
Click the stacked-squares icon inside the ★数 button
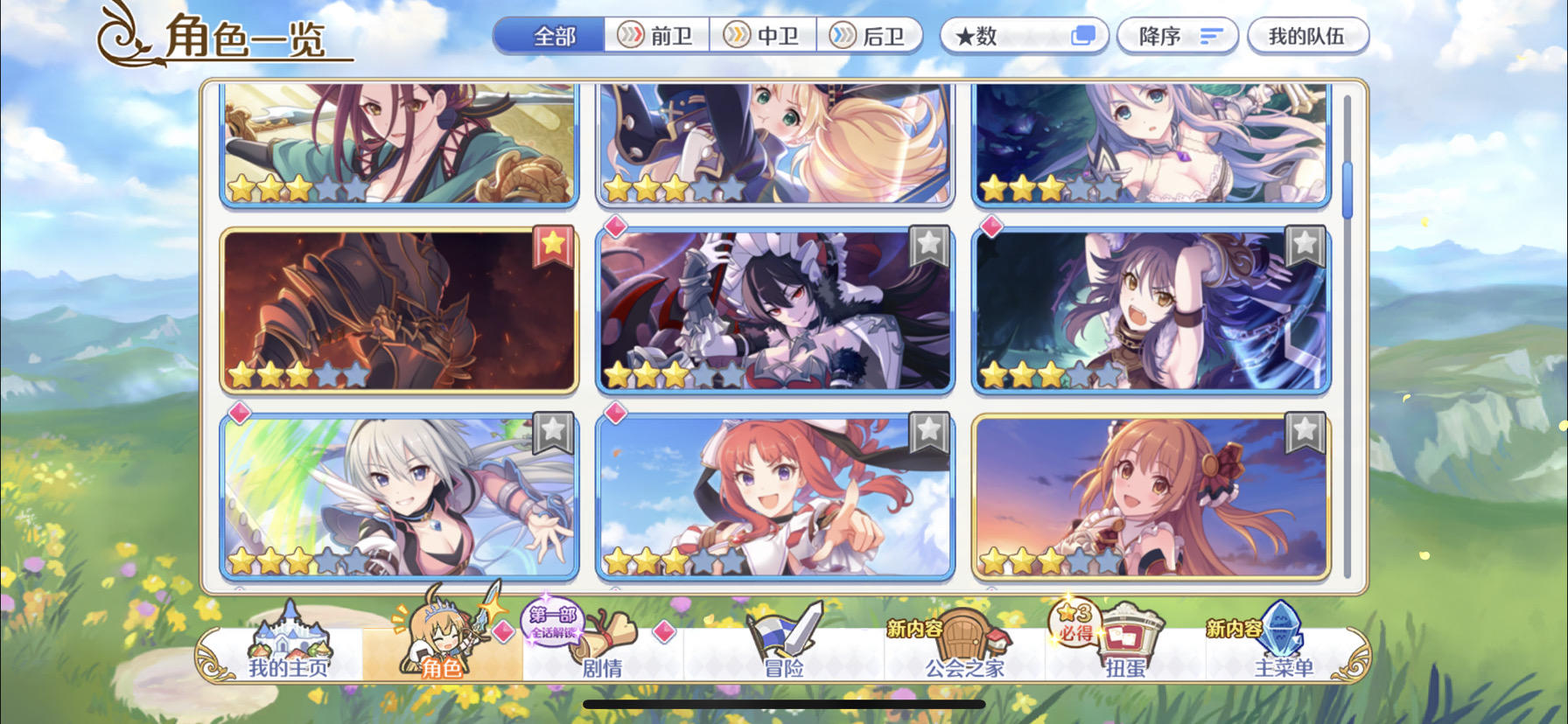tap(1085, 34)
